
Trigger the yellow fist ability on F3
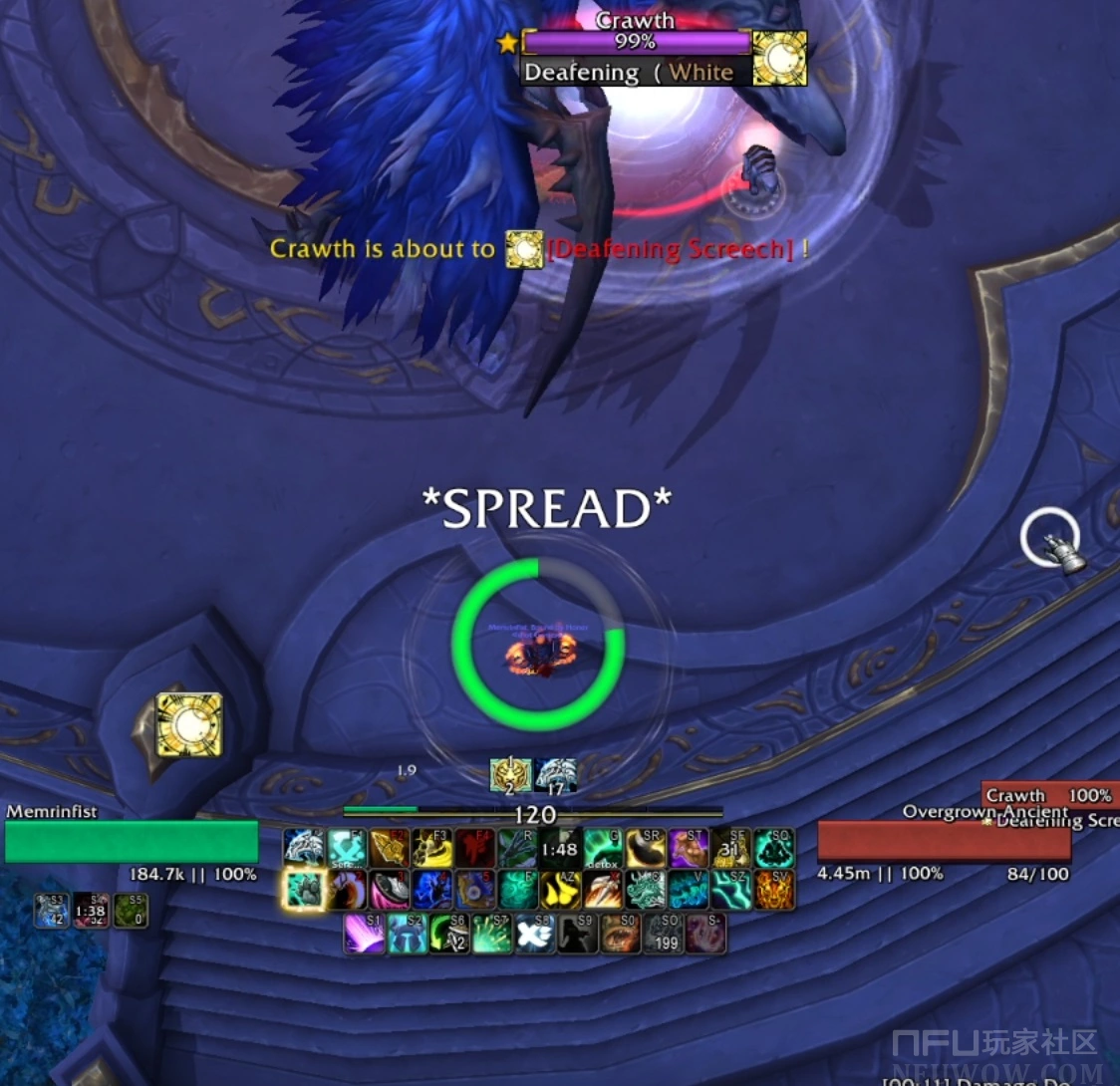(432, 848)
